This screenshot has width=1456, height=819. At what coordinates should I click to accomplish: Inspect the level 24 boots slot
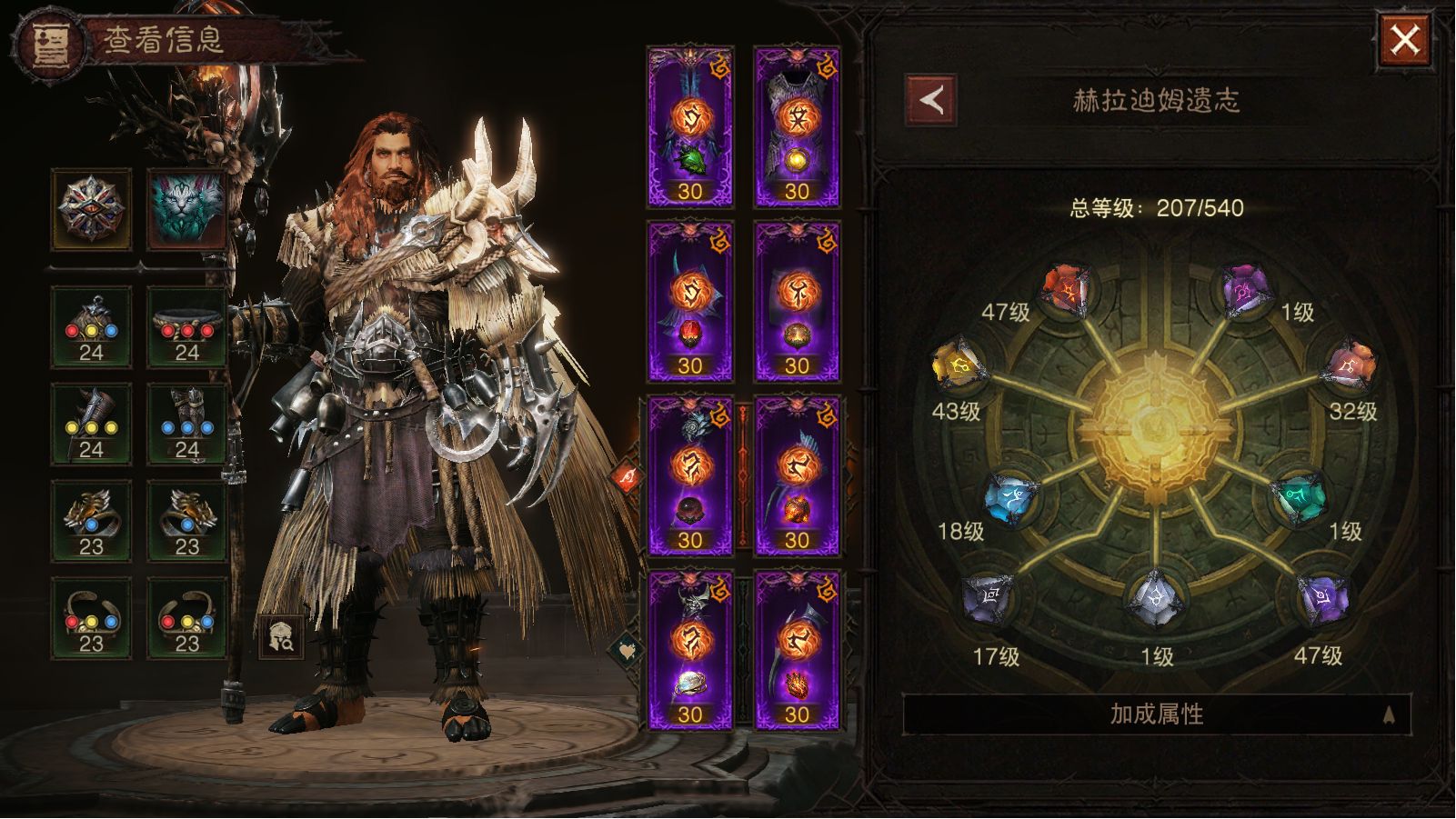(x=186, y=424)
